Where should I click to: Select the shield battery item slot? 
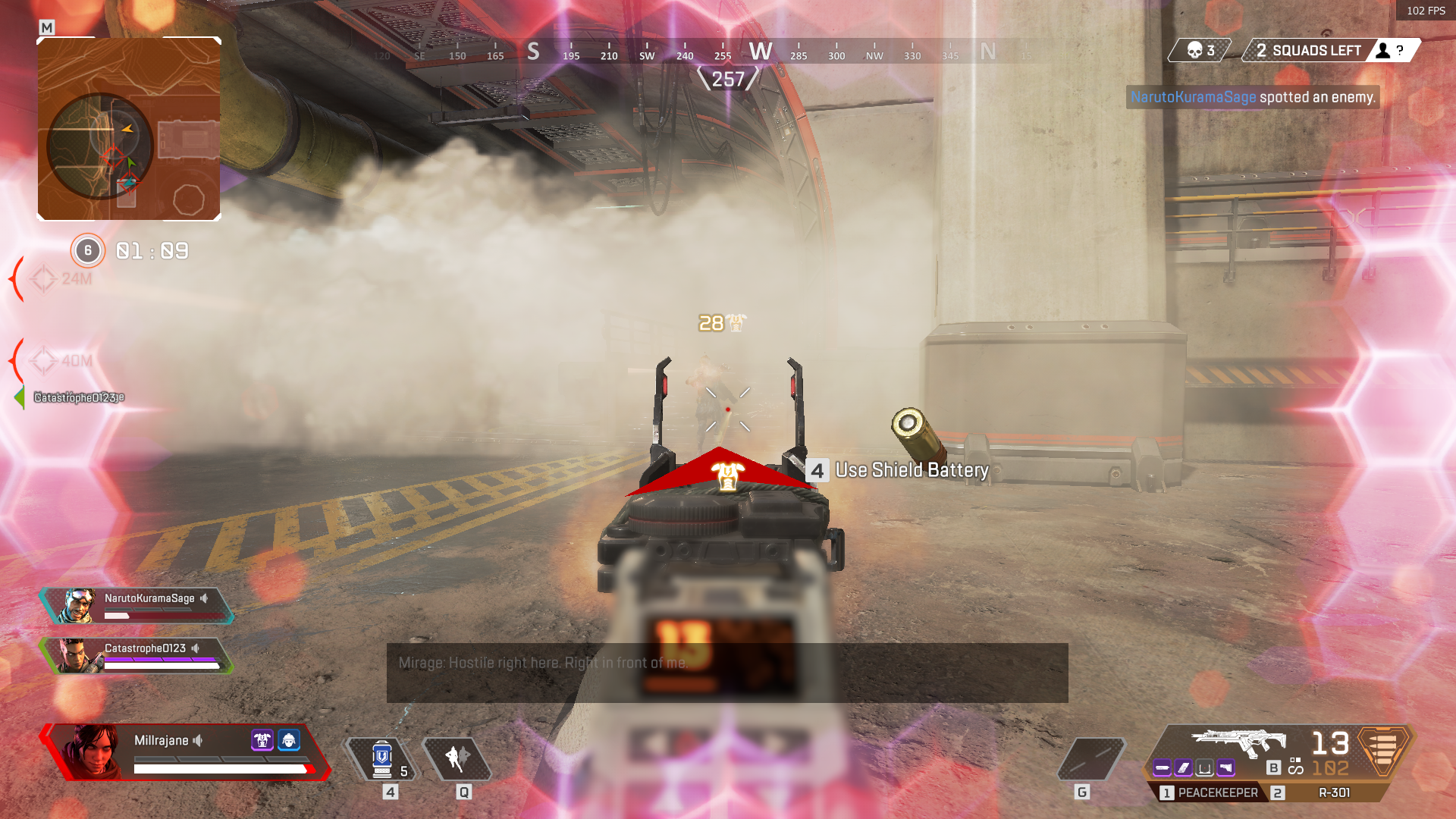point(382,758)
